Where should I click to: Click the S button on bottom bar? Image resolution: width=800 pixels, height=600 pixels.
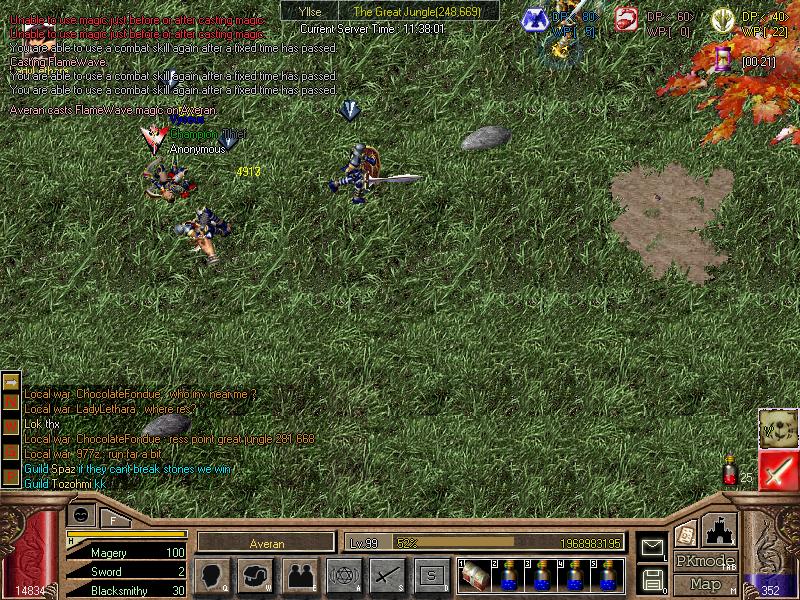[430, 575]
